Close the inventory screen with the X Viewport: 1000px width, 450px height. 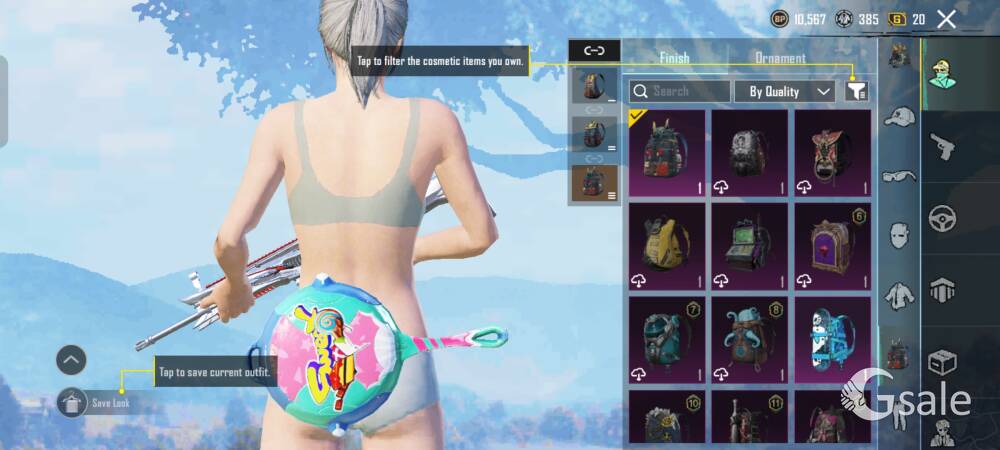point(946,19)
